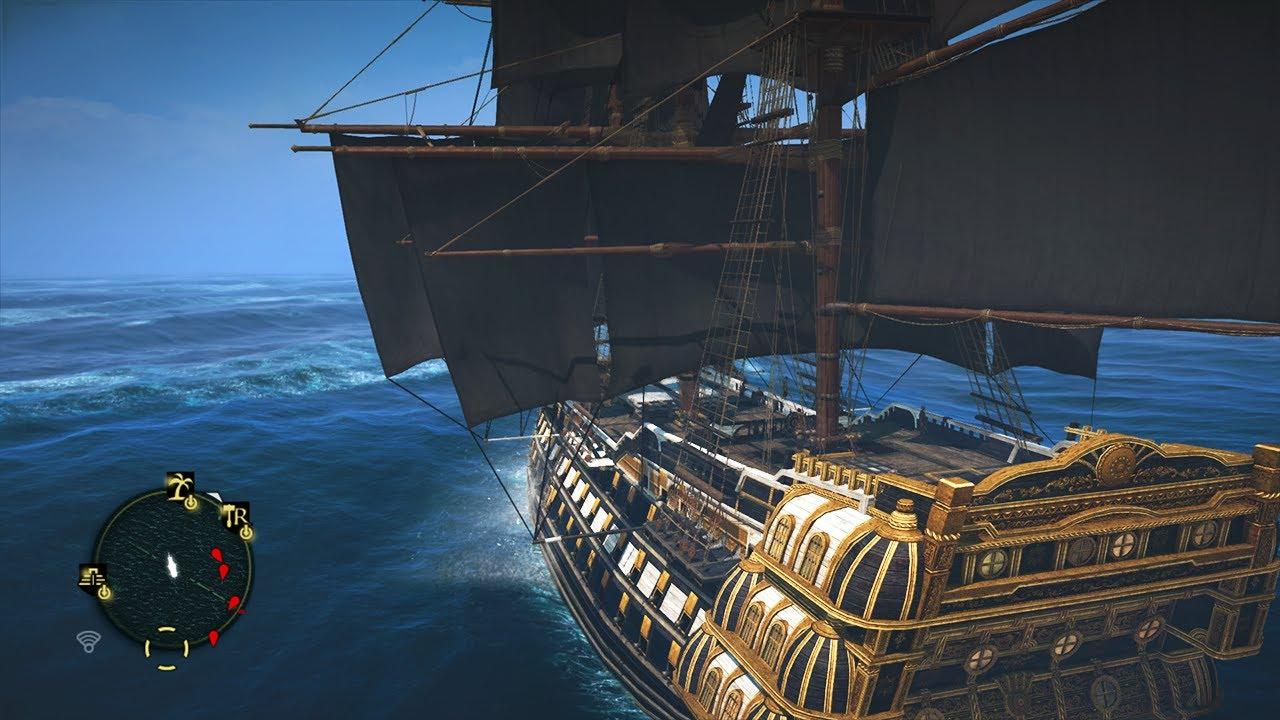Click the white player ship on minimap

173,567
